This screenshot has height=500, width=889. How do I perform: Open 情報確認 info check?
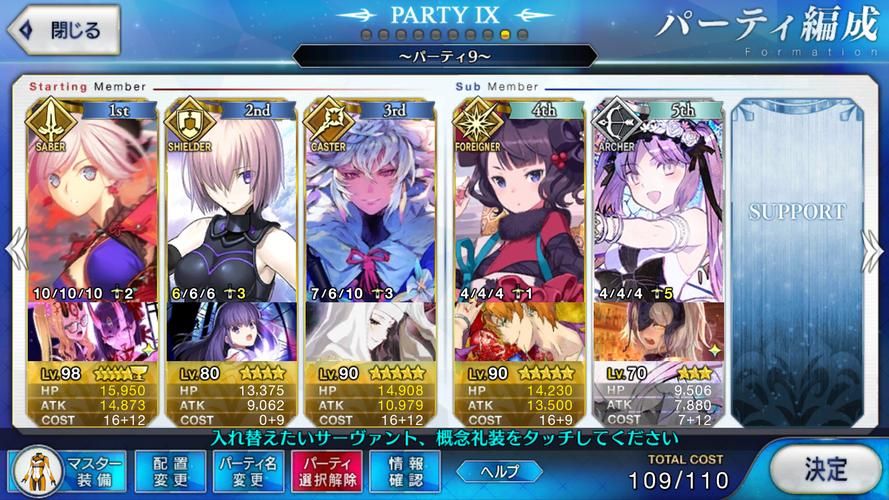point(404,471)
